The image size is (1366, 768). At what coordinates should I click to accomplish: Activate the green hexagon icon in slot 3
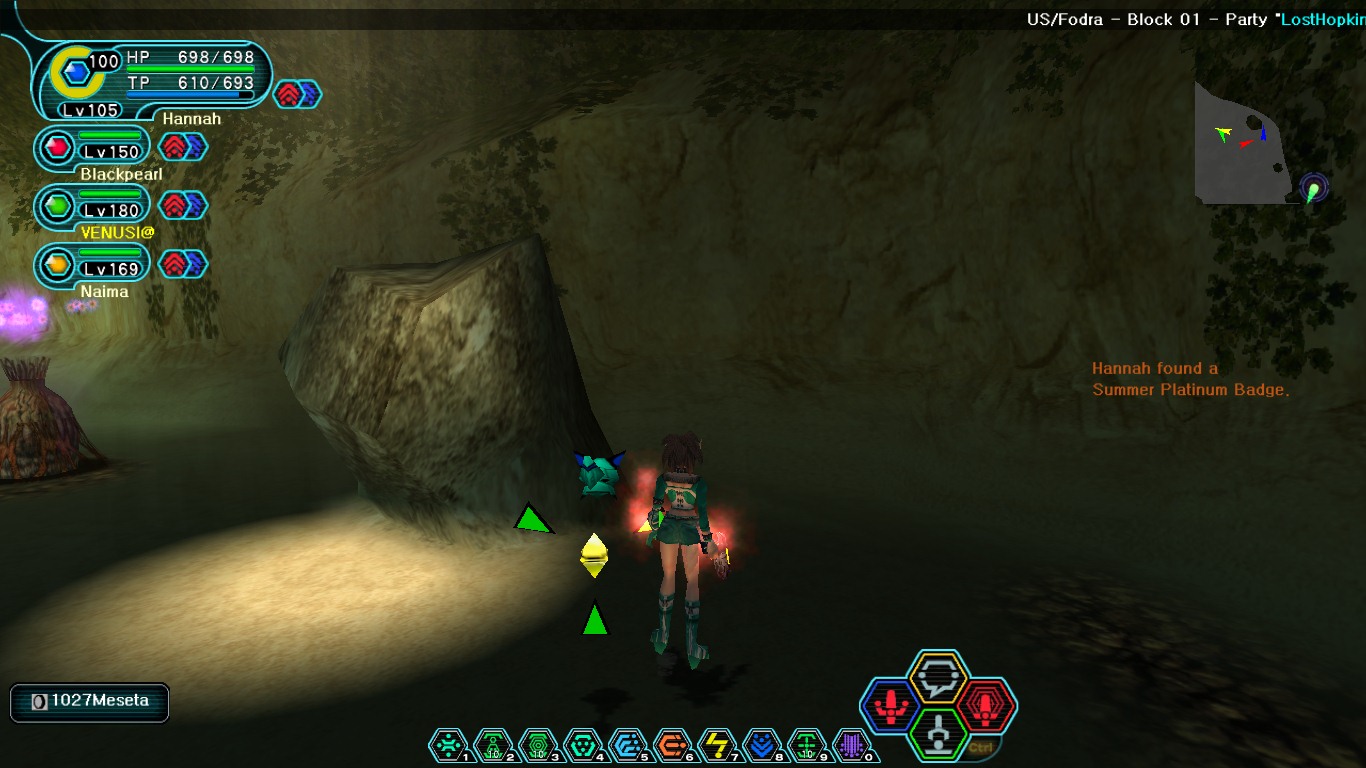538,744
